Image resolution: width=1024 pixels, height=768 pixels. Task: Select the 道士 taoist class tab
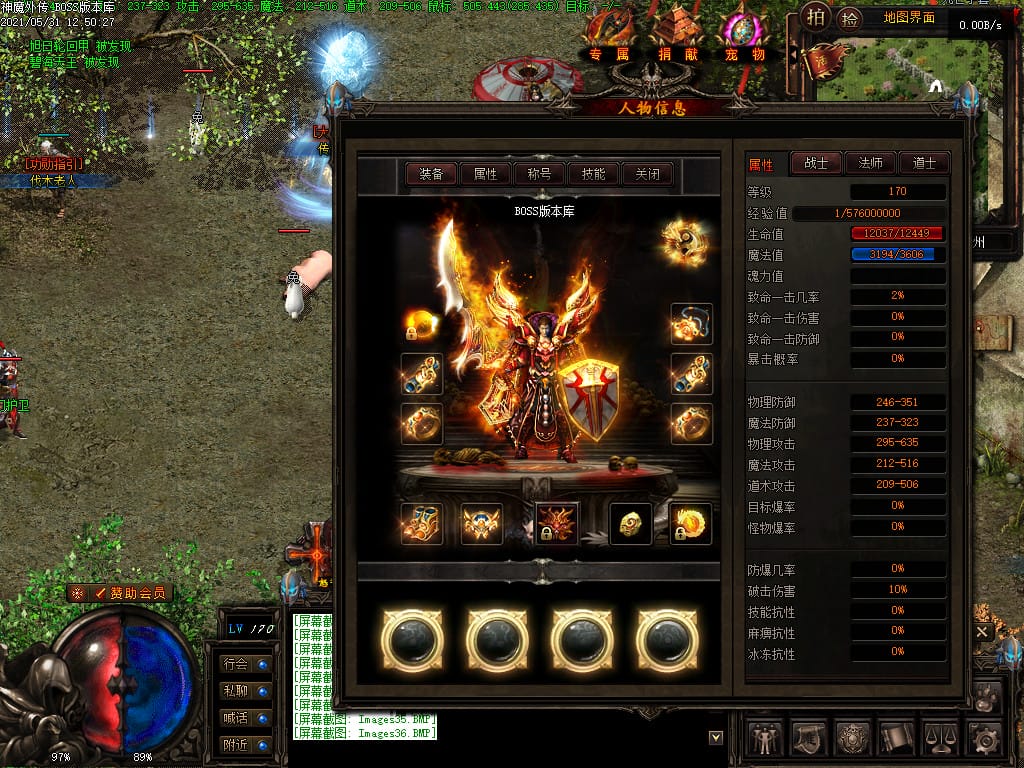(923, 163)
